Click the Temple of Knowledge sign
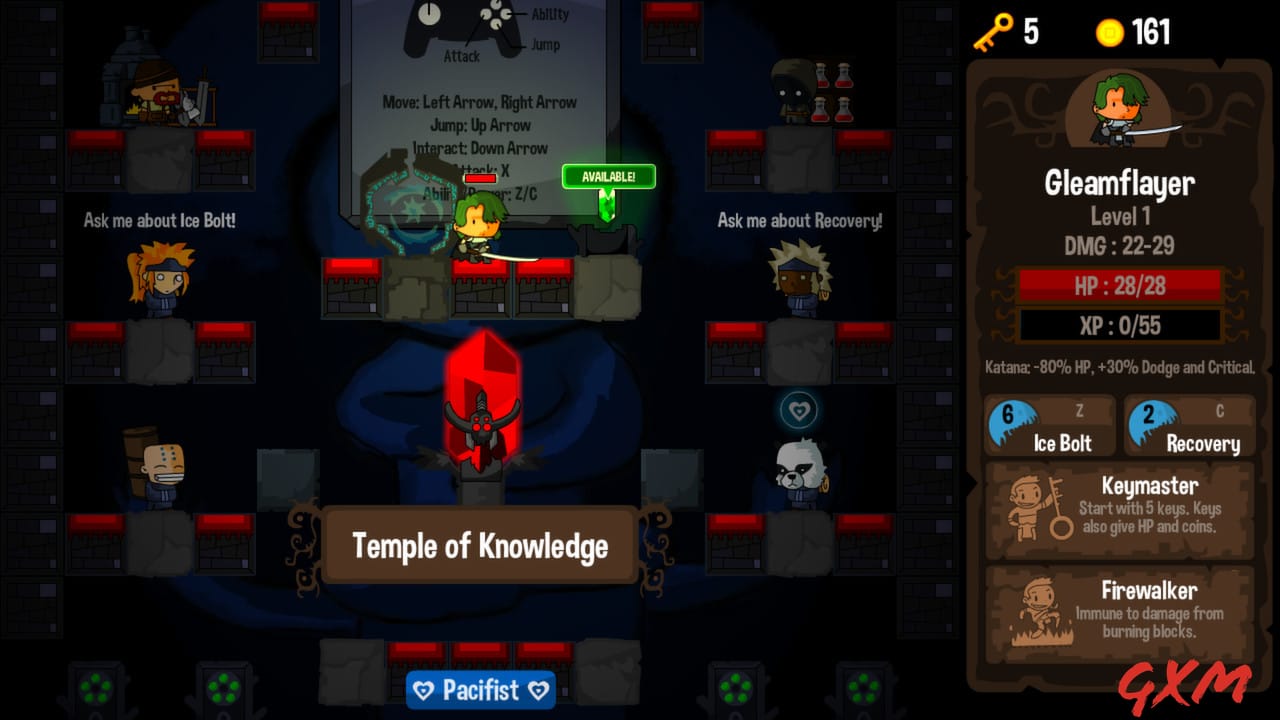1280x720 pixels. [x=480, y=546]
